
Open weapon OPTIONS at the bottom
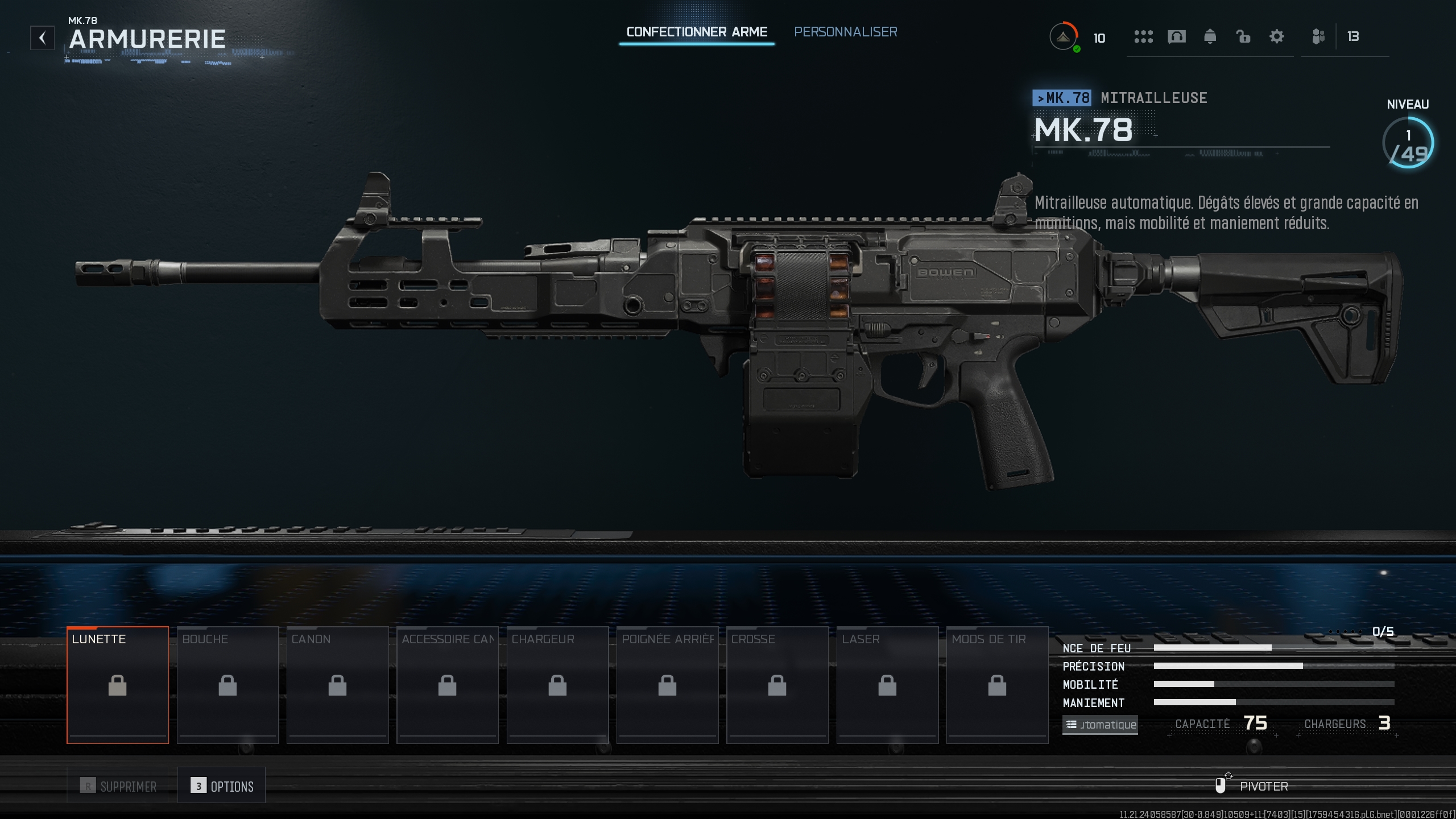(x=222, y=785)
